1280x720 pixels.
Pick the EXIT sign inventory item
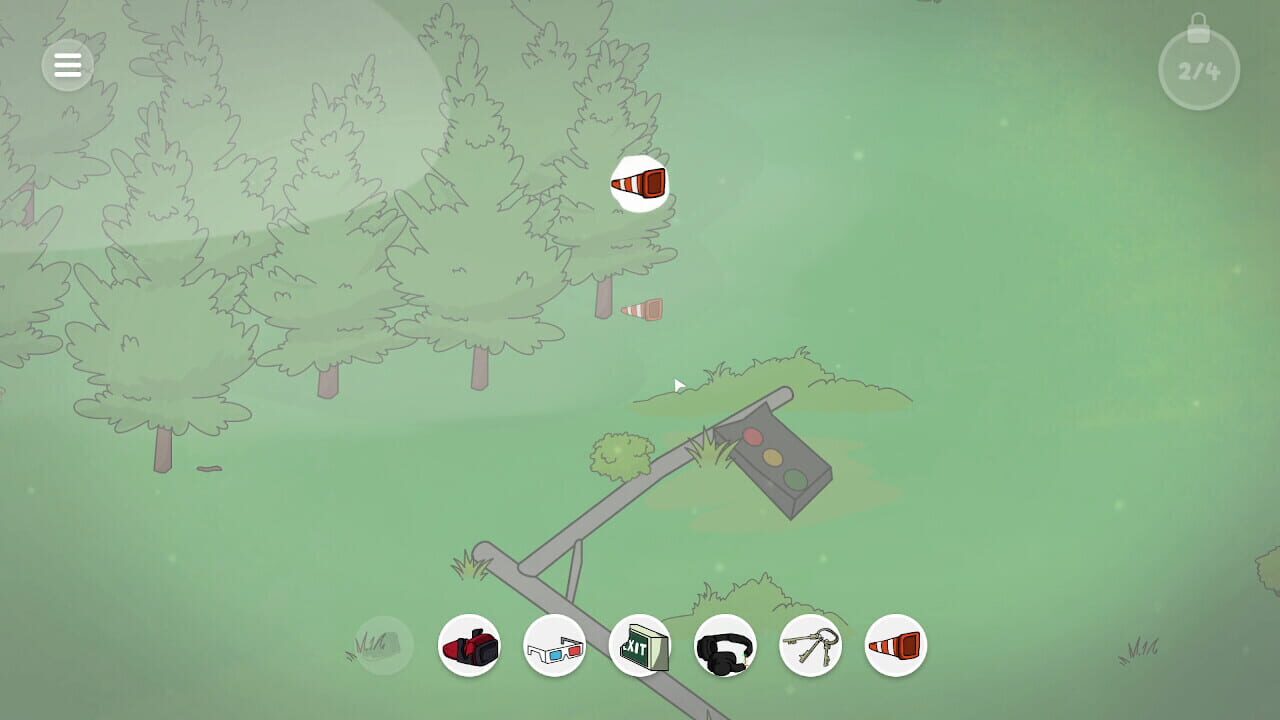(640, 645)
